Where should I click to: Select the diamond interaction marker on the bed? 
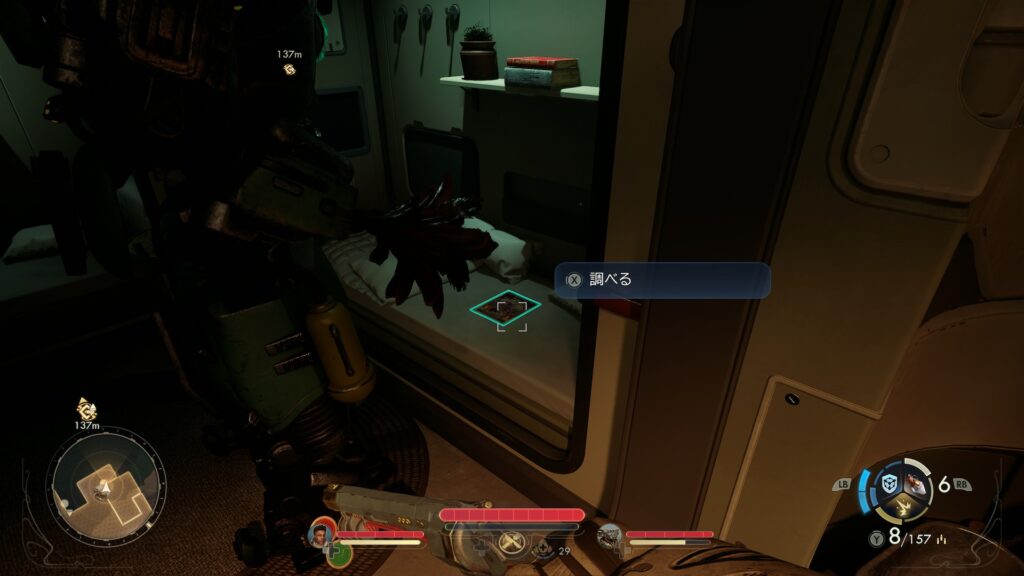pos(509,309)
